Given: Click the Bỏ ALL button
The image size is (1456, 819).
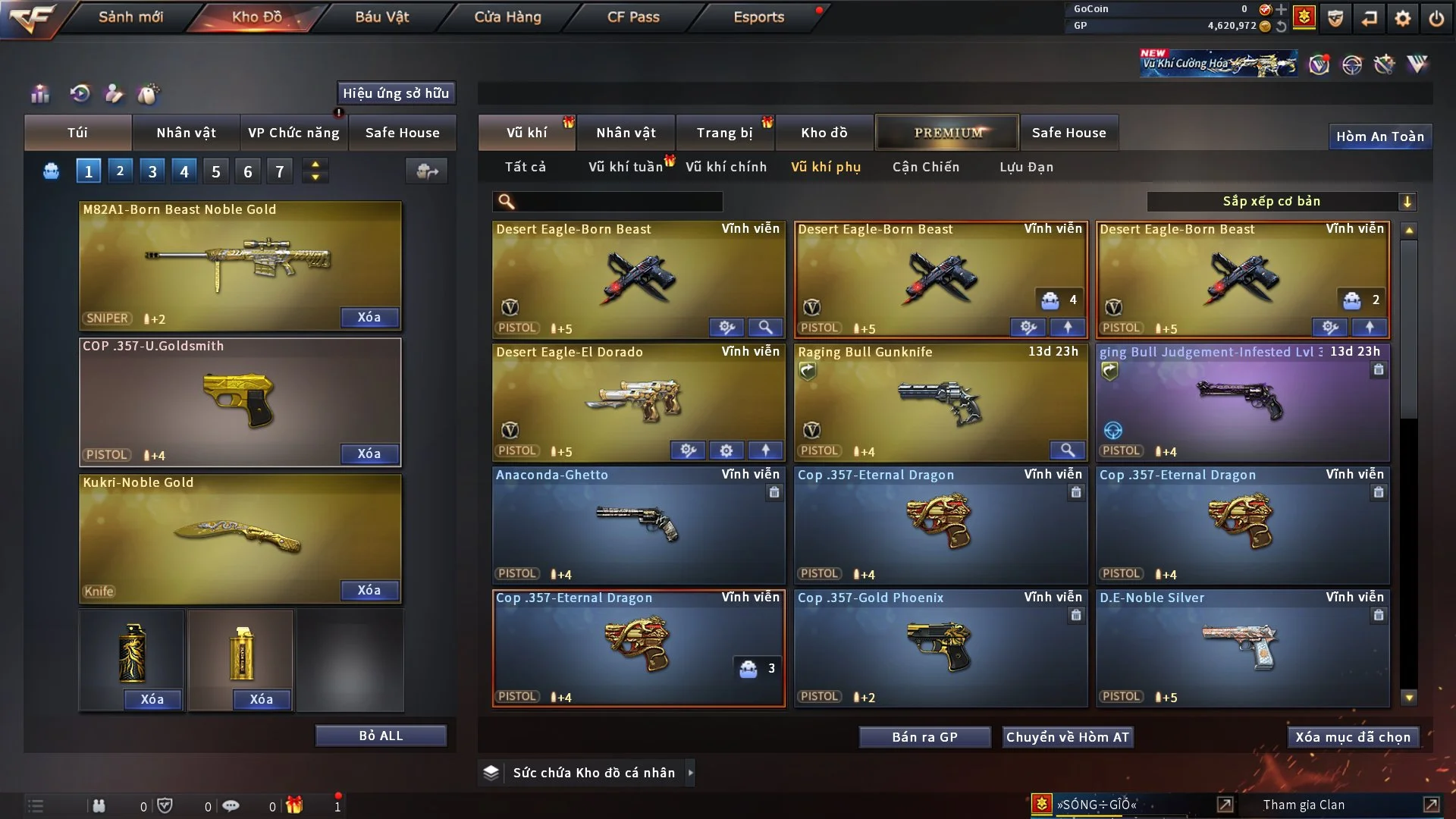Looking at the screenshot, I should pos(381,736).
